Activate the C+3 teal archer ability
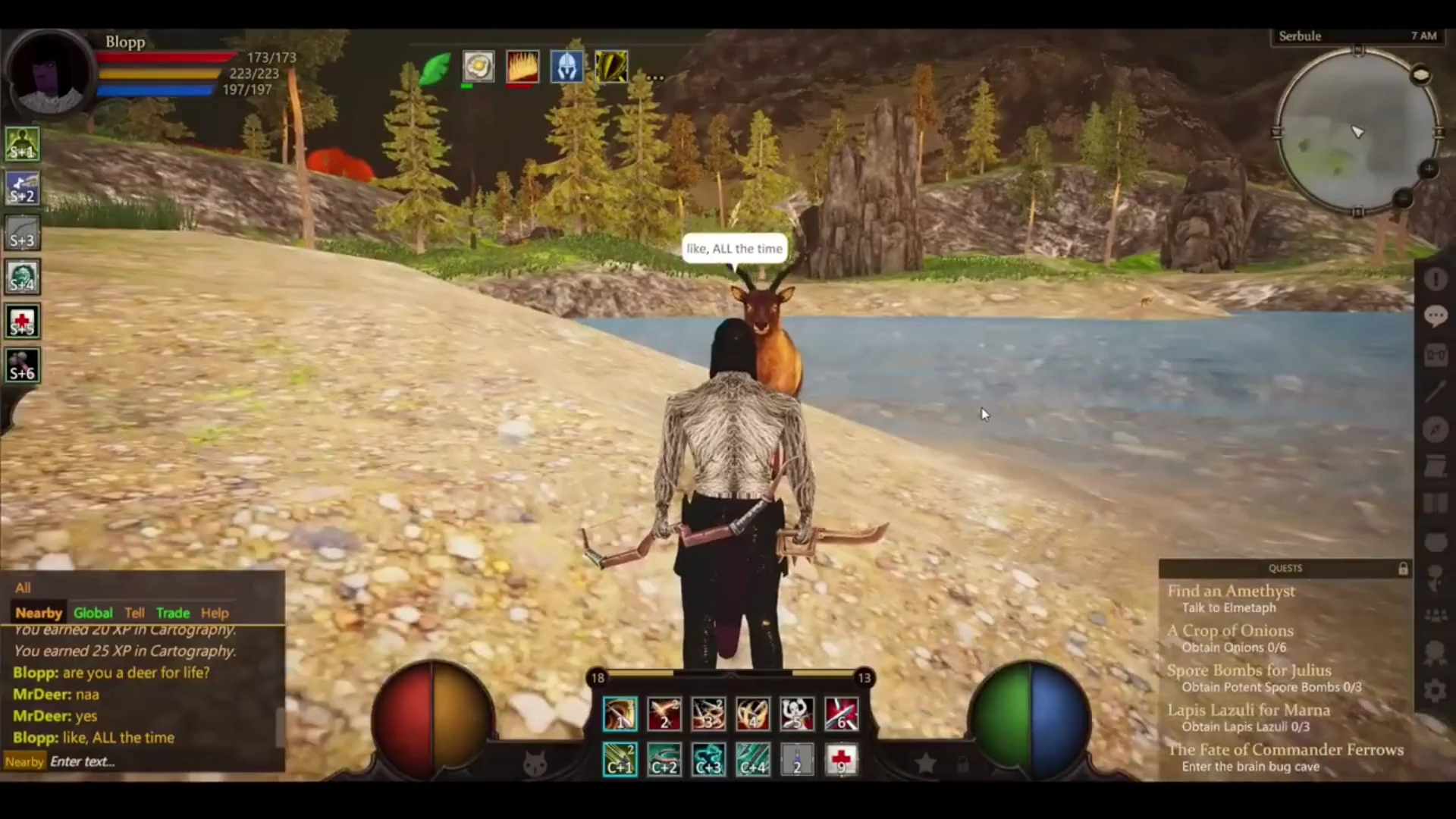The width and height of the screenshot is (1456, 819). [708, 759]
